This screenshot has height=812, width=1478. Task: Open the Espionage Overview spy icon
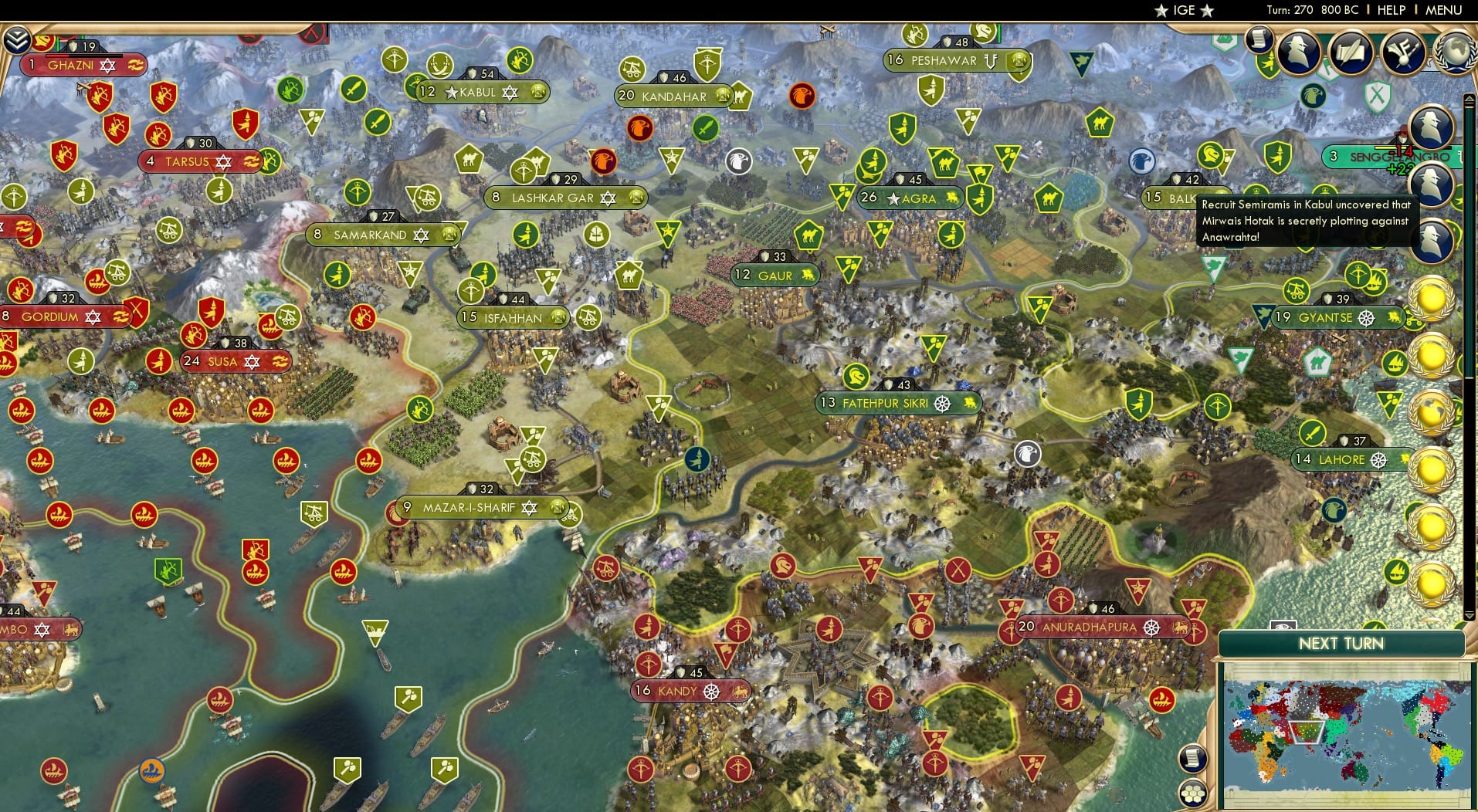[x=1298, y=52]
